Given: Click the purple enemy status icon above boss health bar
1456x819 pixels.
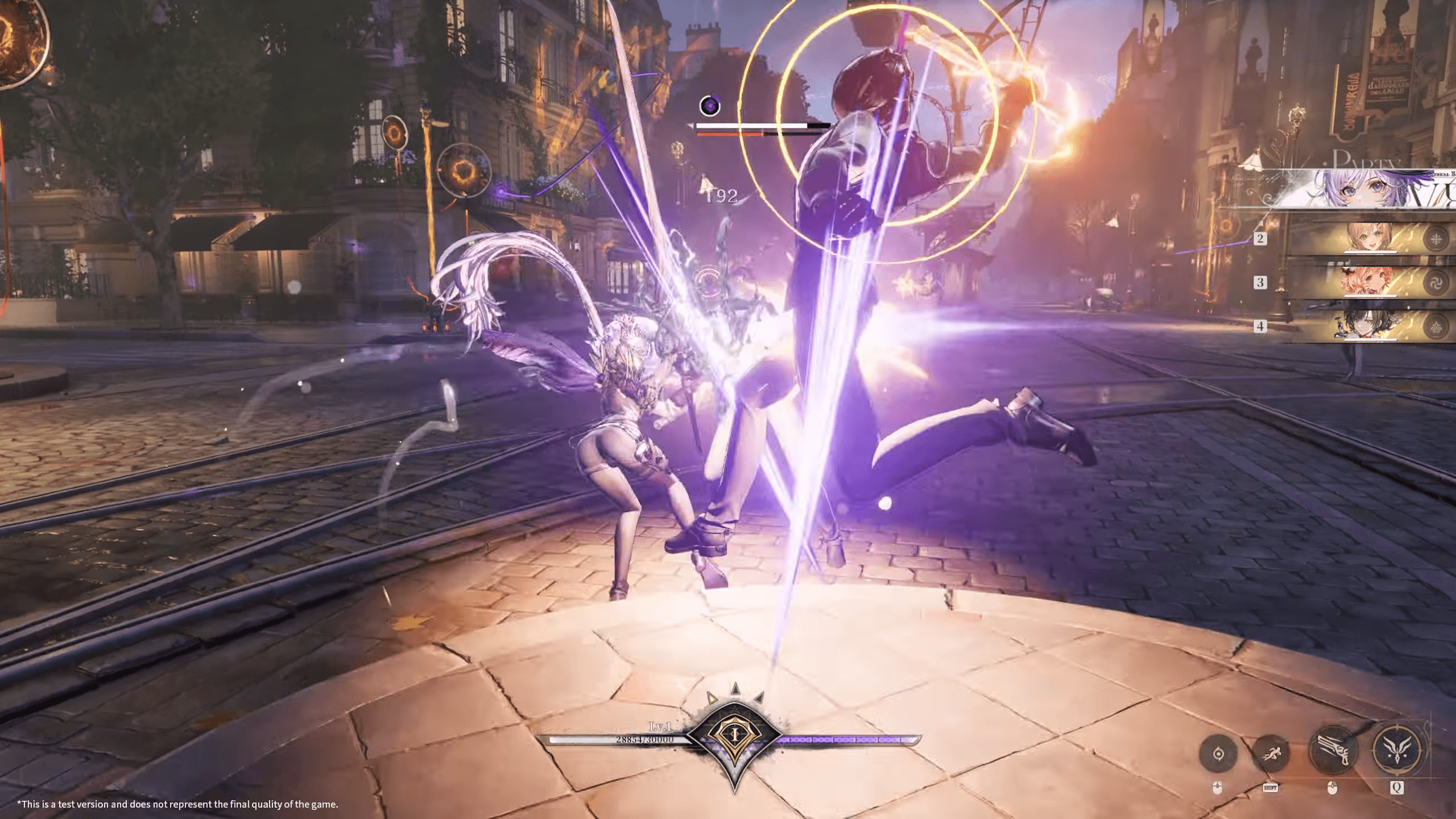Looking at the screenshot, I should coord(710,105).
